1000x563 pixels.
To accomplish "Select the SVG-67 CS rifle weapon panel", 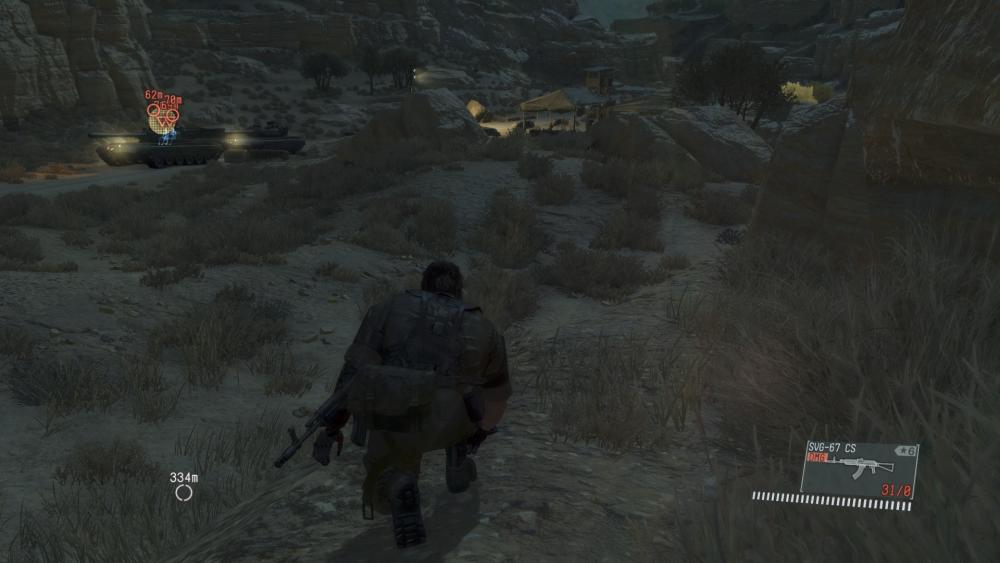I will 859,469.
